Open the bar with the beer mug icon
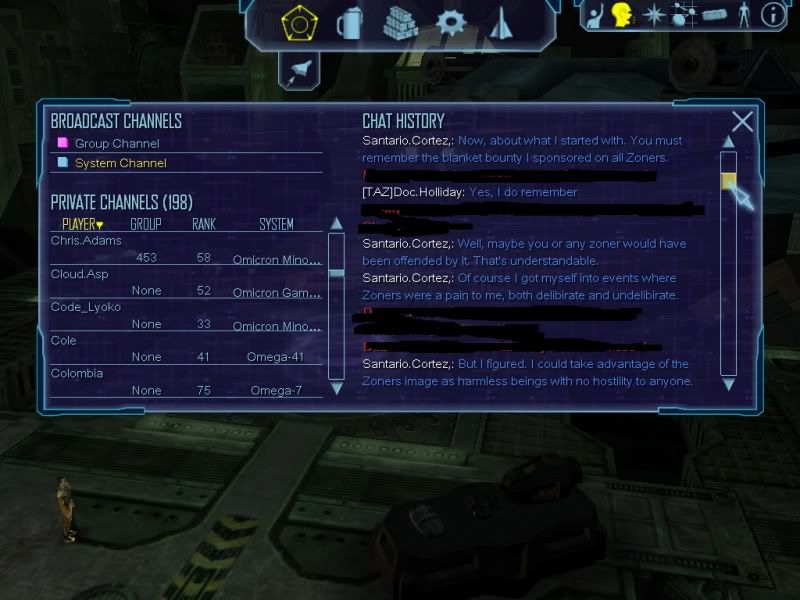The image size is (800, 600). pos(349,21)
